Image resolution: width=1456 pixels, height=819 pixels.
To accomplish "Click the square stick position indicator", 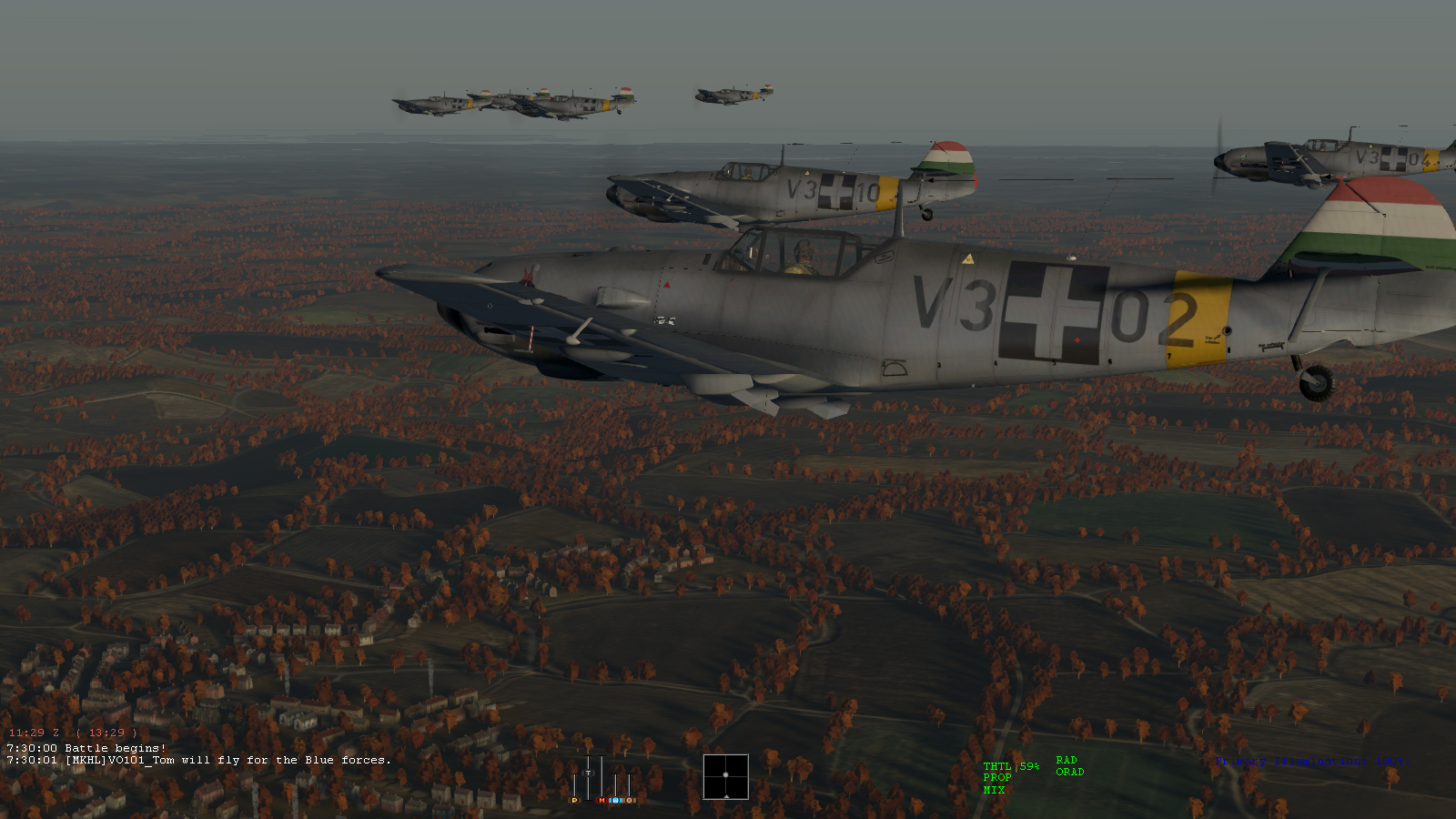I will click(725, 776).
